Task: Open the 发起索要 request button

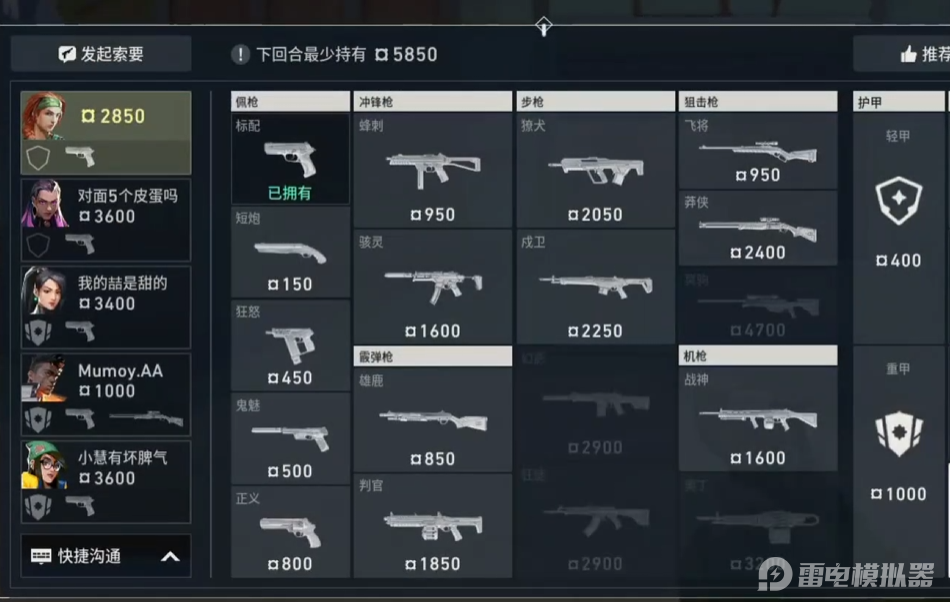Action: pyautogui.click(x=101, y=54)
